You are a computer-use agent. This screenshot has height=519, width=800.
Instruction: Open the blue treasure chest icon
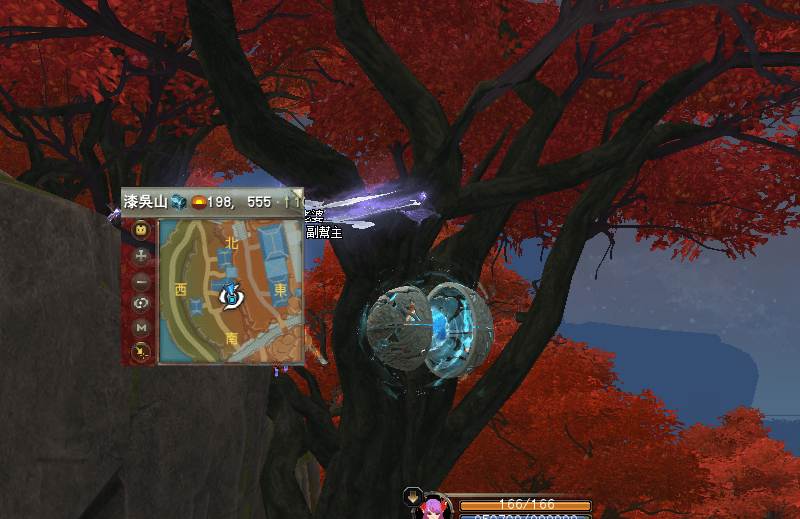pos(178,201)
